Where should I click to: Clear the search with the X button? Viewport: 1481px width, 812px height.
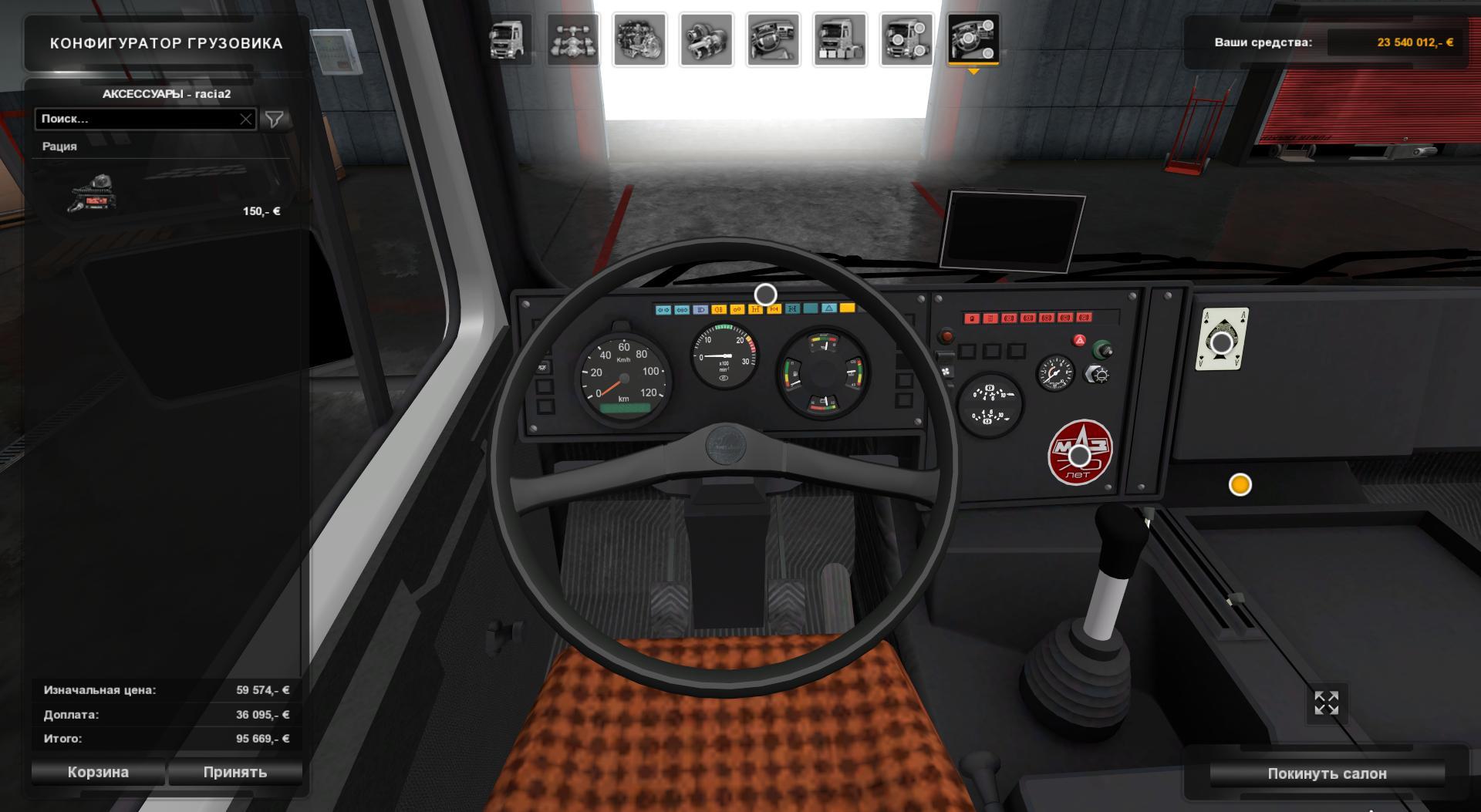pyautogui.click(x=245, y=119)
